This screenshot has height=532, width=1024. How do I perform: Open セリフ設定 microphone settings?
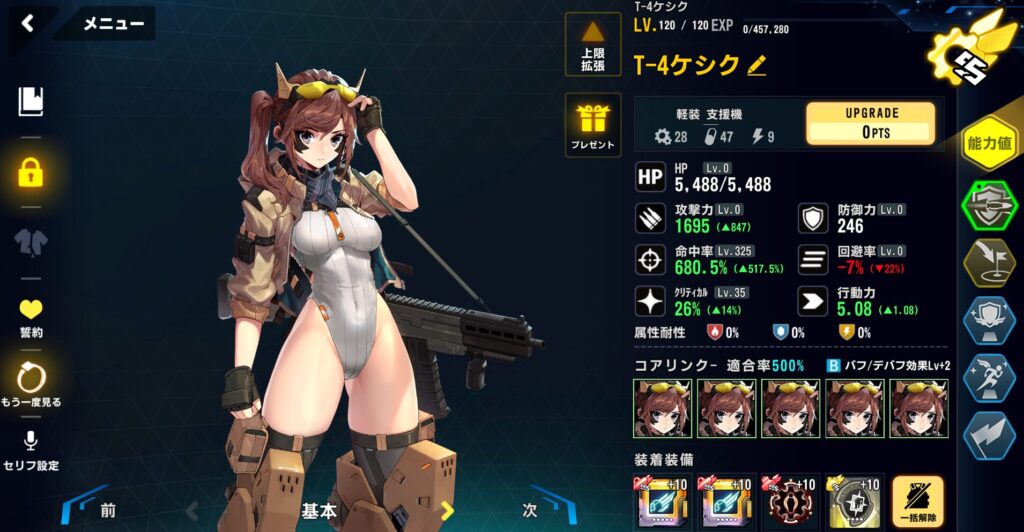31,451
